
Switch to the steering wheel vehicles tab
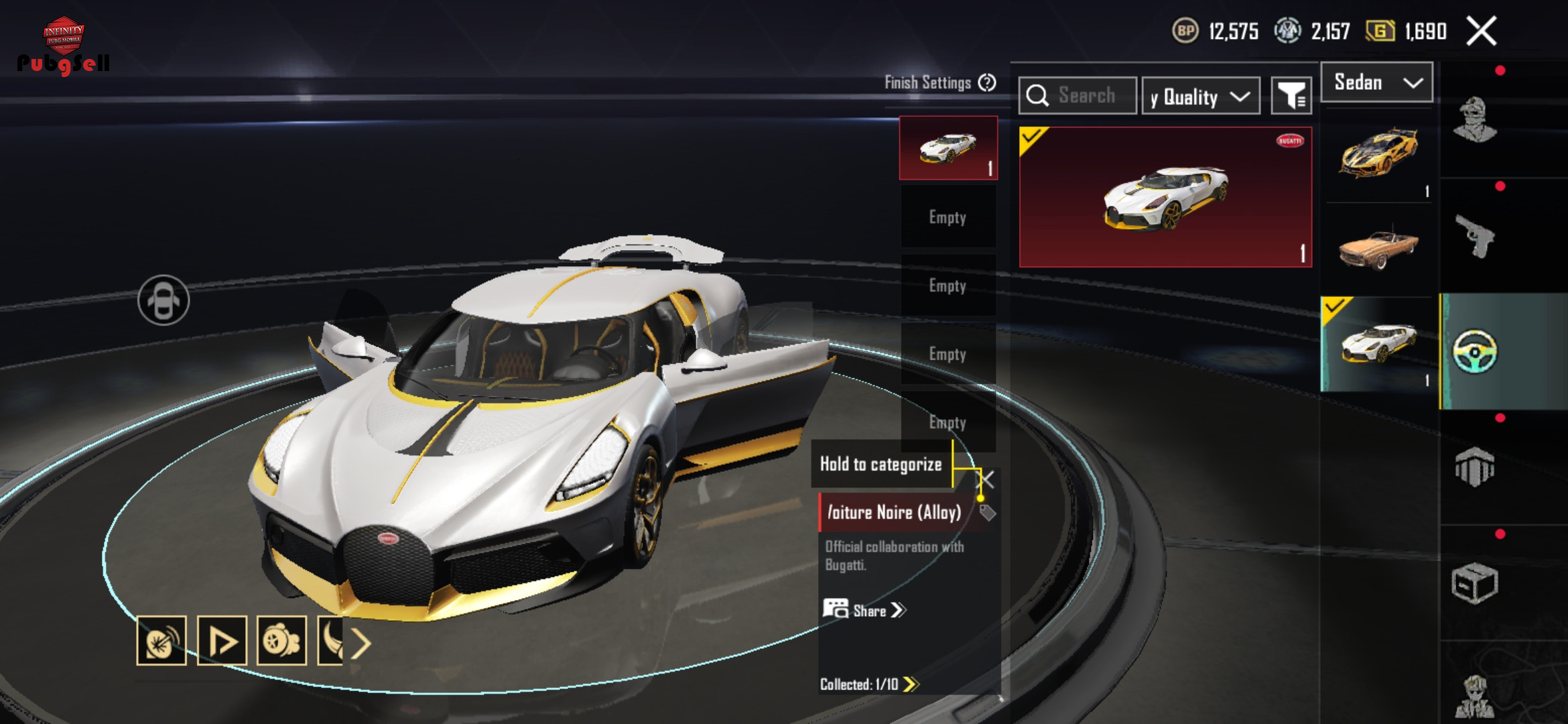1475,351
